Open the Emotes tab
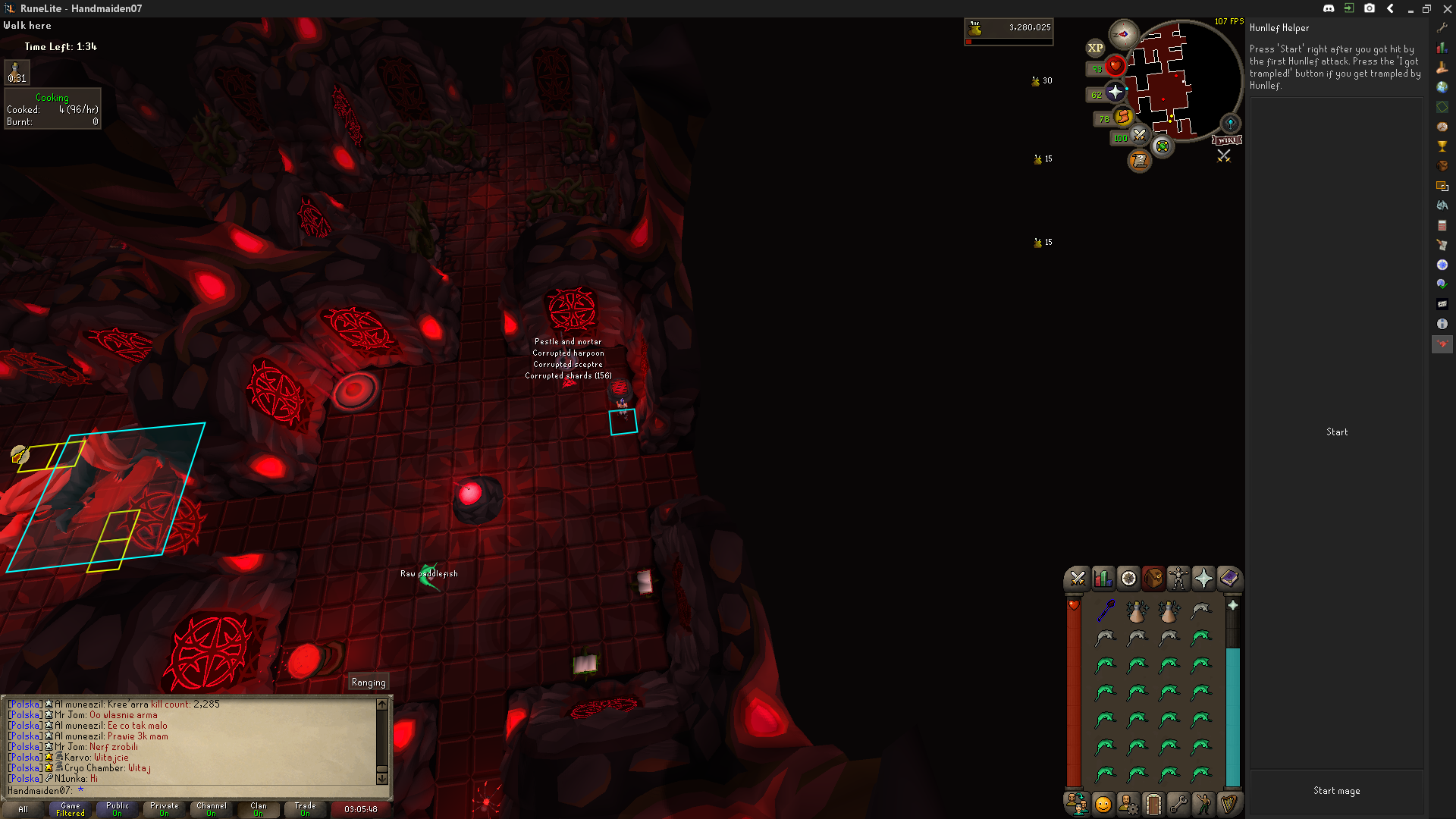The width and height of the screenshot is (1456, 819). [x=1203, y=804]
